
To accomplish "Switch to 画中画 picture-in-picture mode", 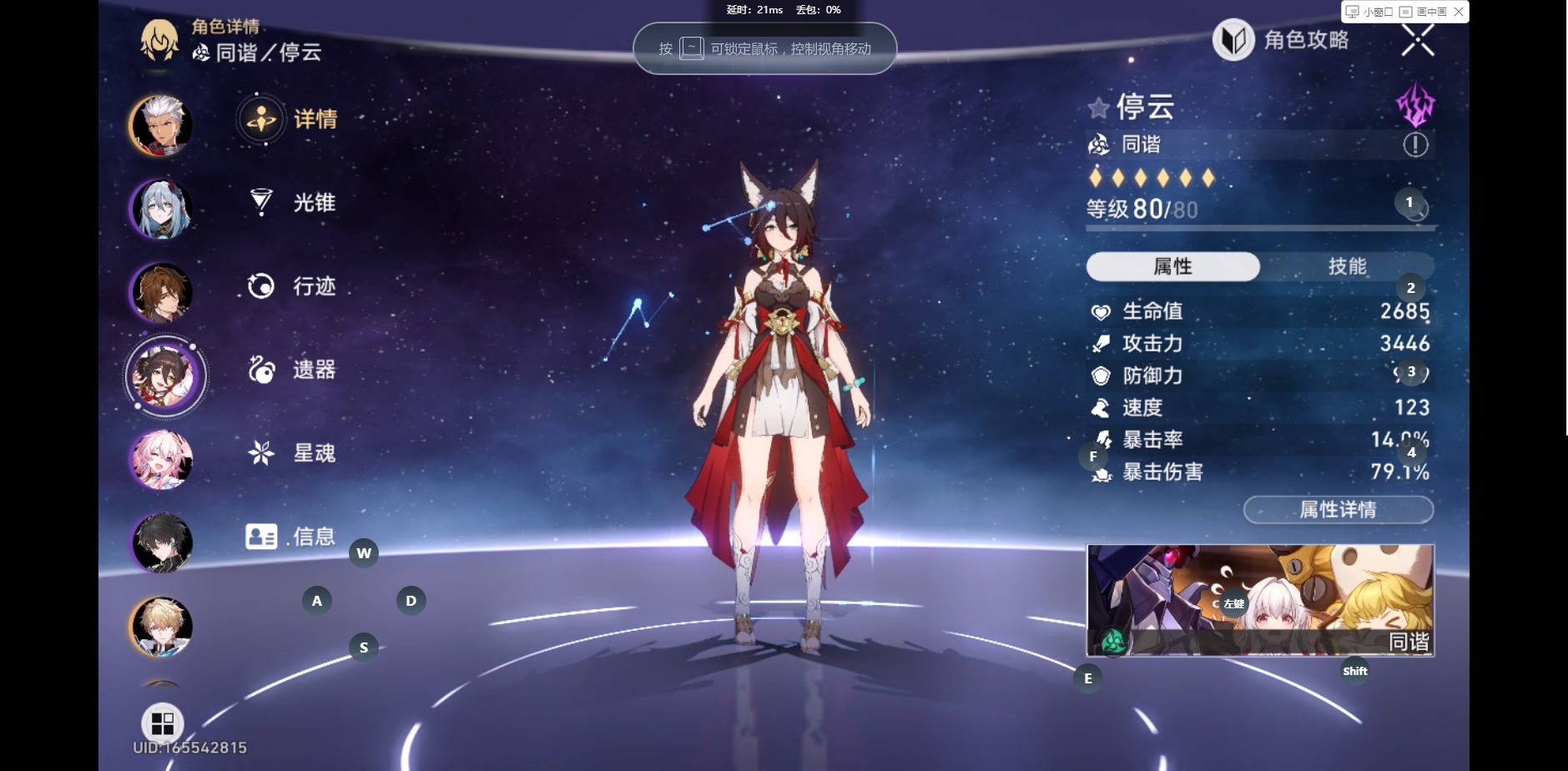I will point(1424,12).
